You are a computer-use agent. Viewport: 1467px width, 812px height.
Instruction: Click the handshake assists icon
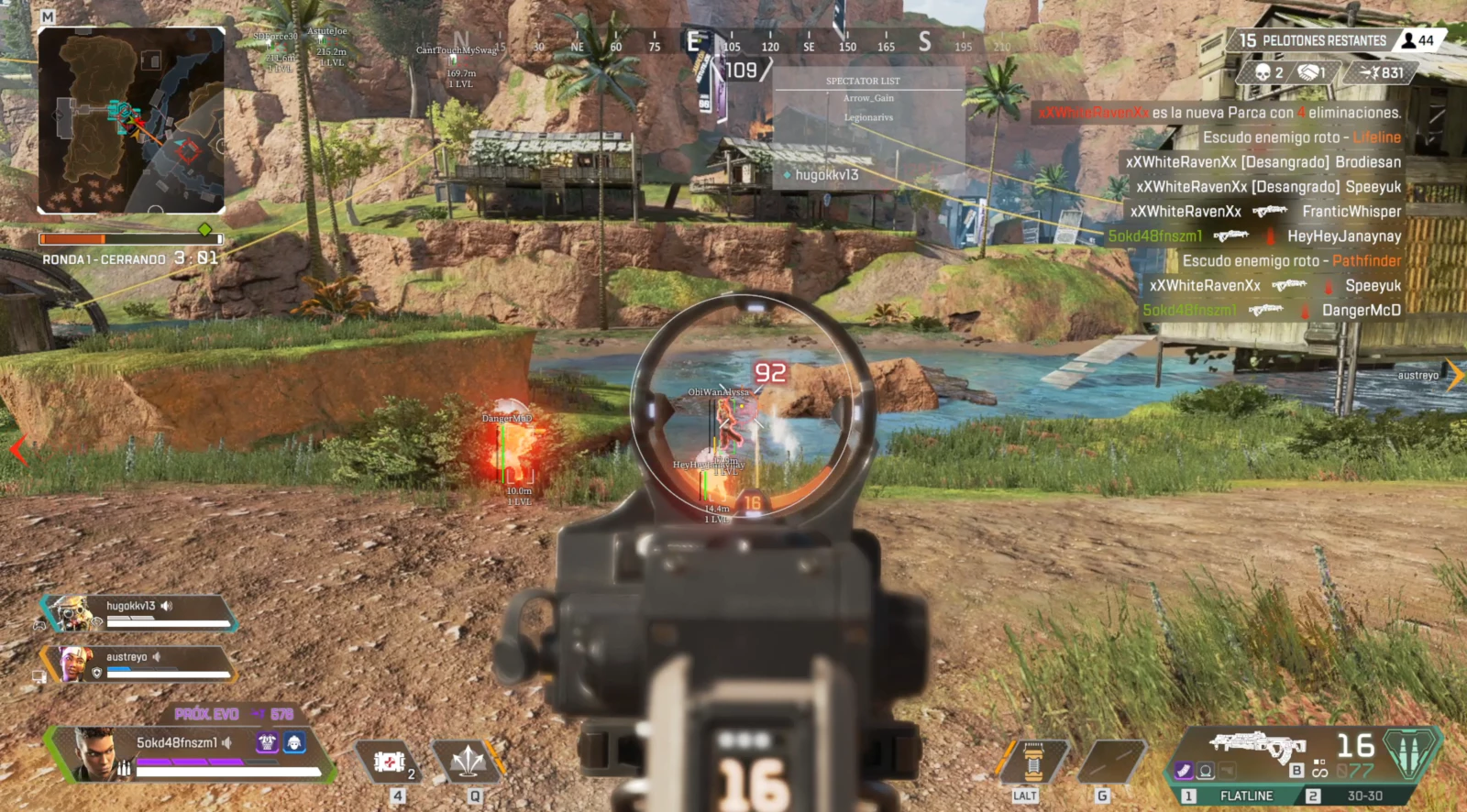(x=1308, y=72)
